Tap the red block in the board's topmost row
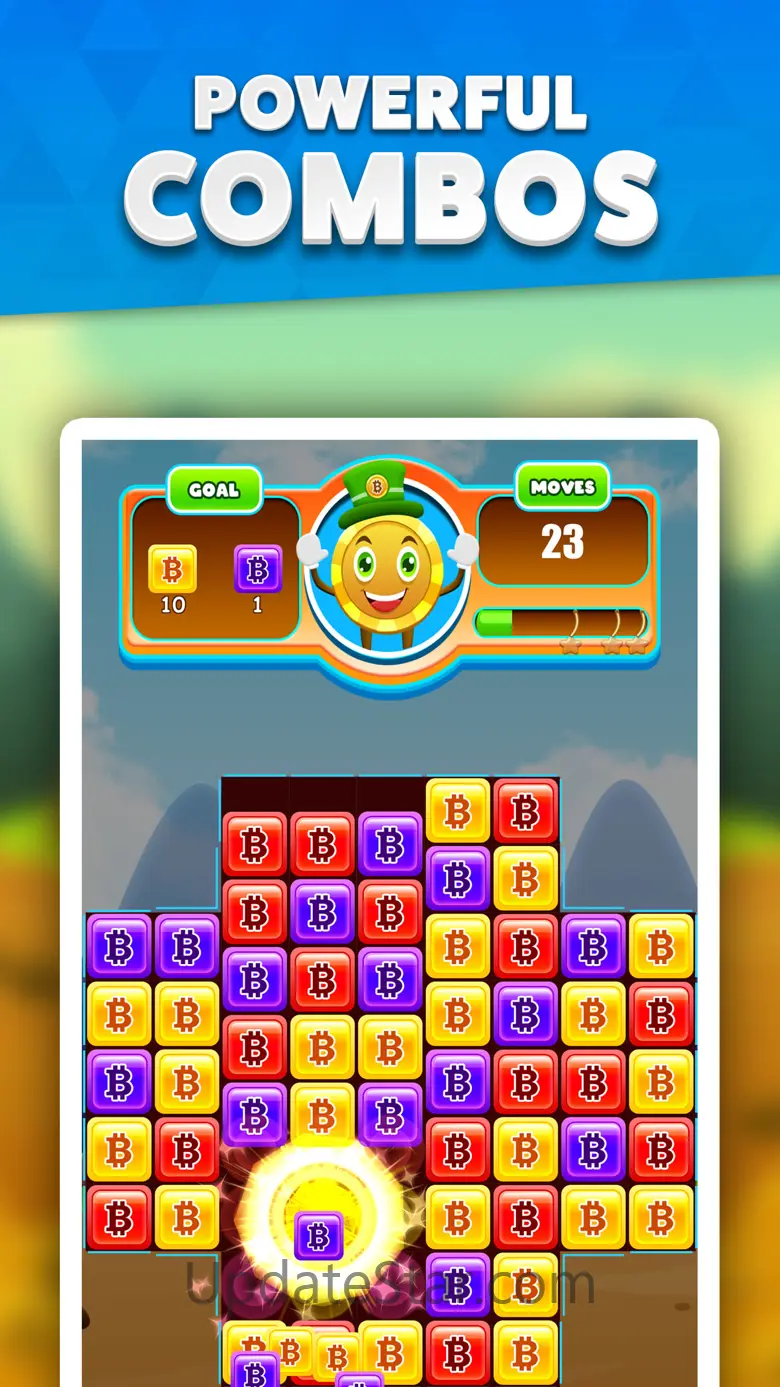 525,811
